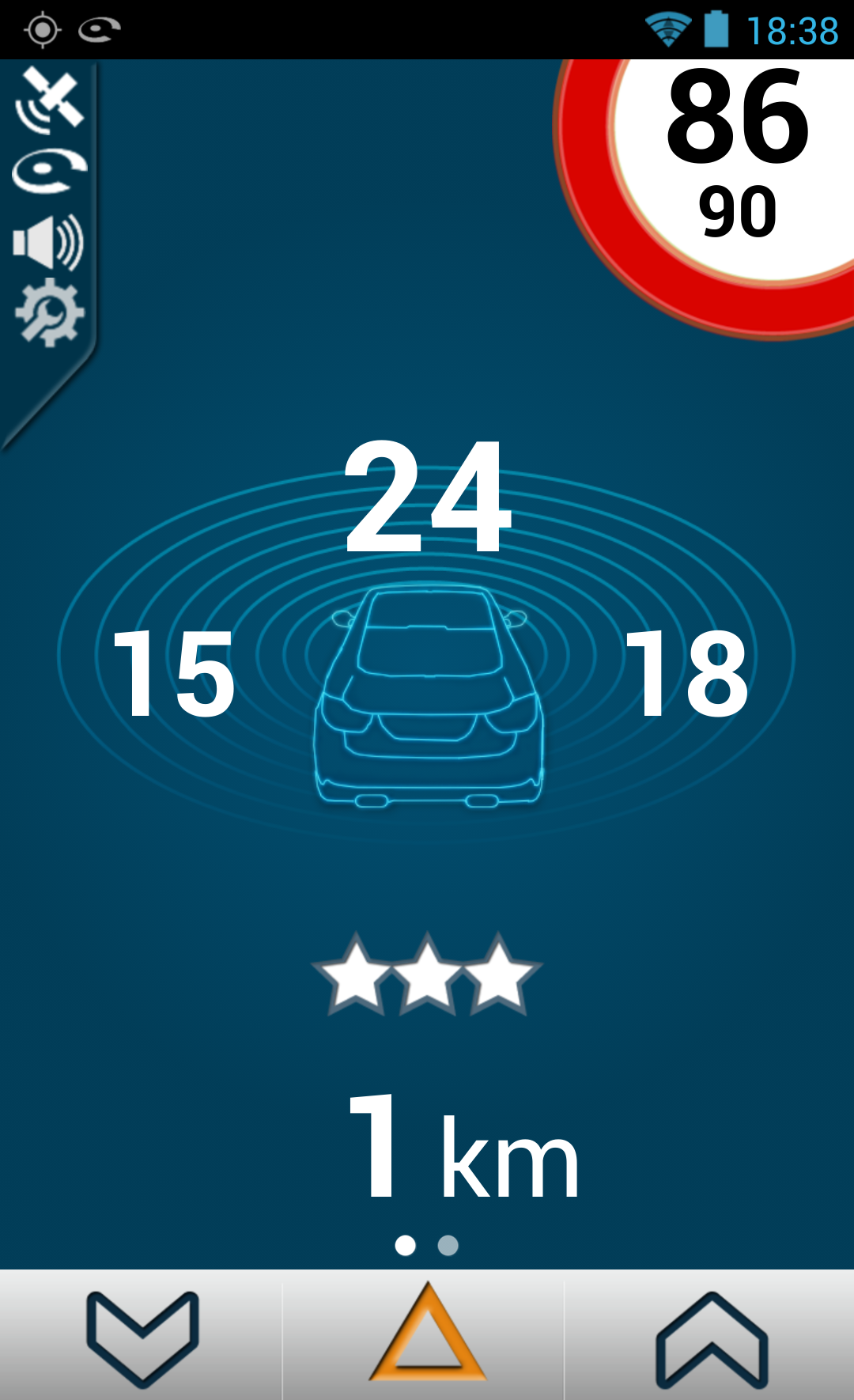Tap the down chevron arrow button
Screen dimensions: 854x1400
[x=142, y=1338]
